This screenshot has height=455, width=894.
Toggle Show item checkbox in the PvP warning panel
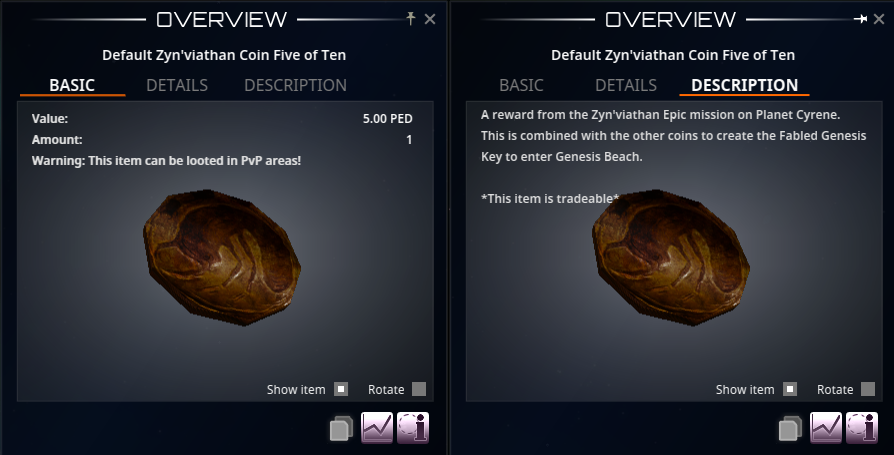point(341,389)
